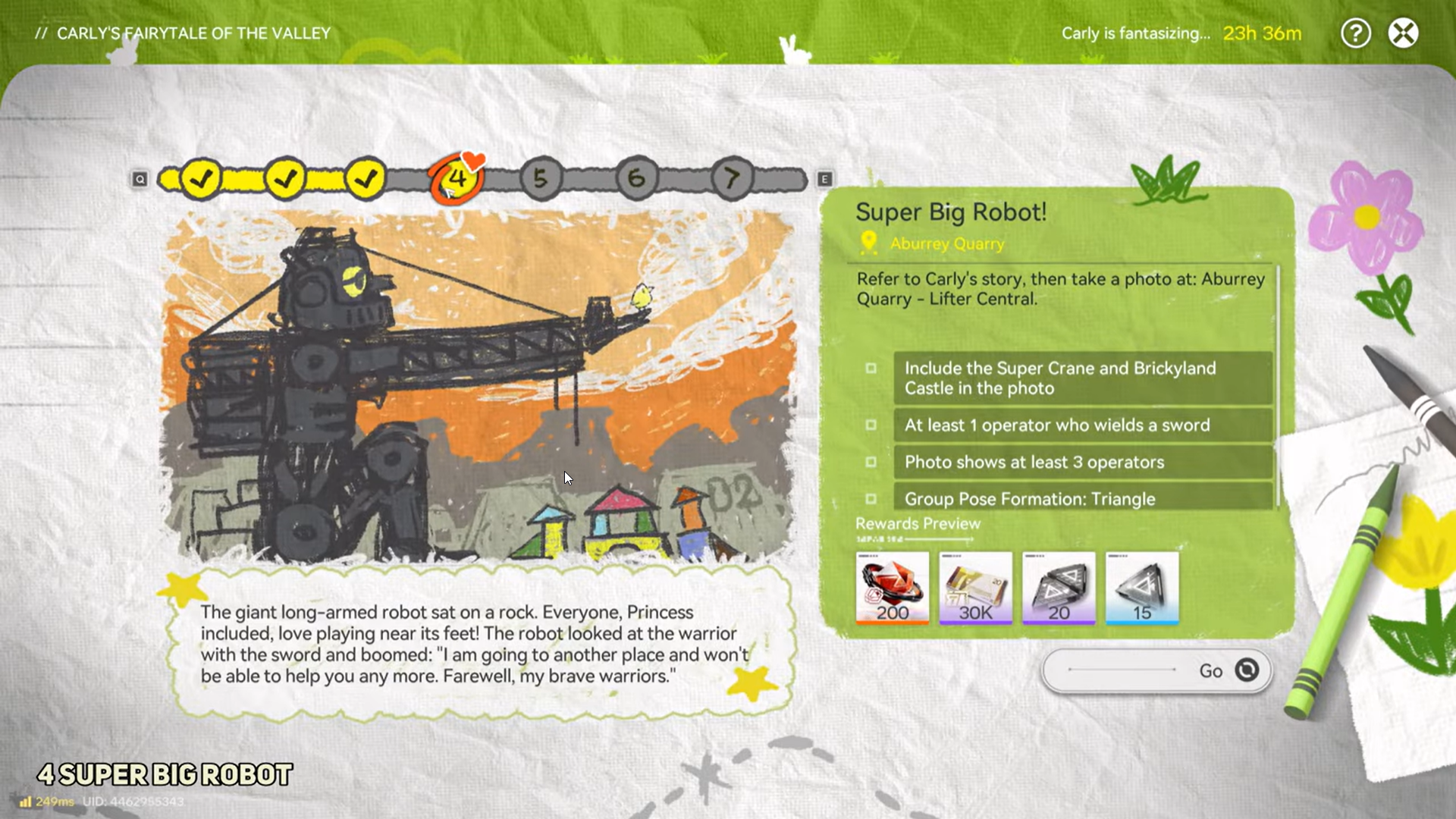Open story chapter node 5

coord(541,177)
